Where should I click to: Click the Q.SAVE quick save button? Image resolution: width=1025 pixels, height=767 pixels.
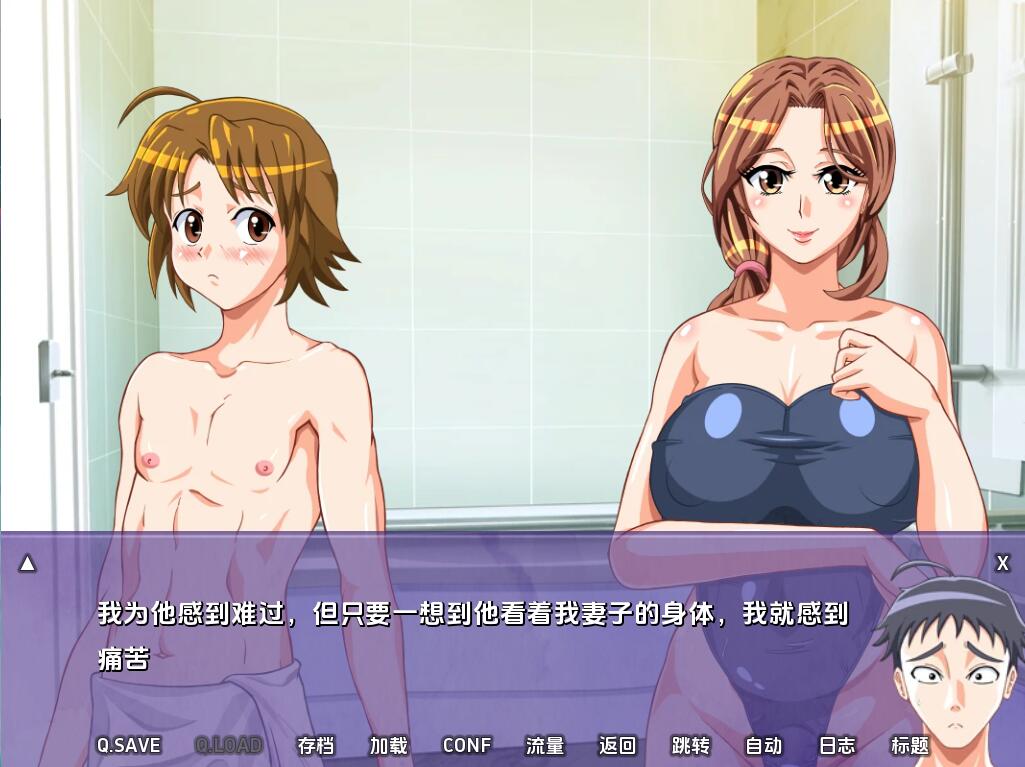(x=128, y=745)
